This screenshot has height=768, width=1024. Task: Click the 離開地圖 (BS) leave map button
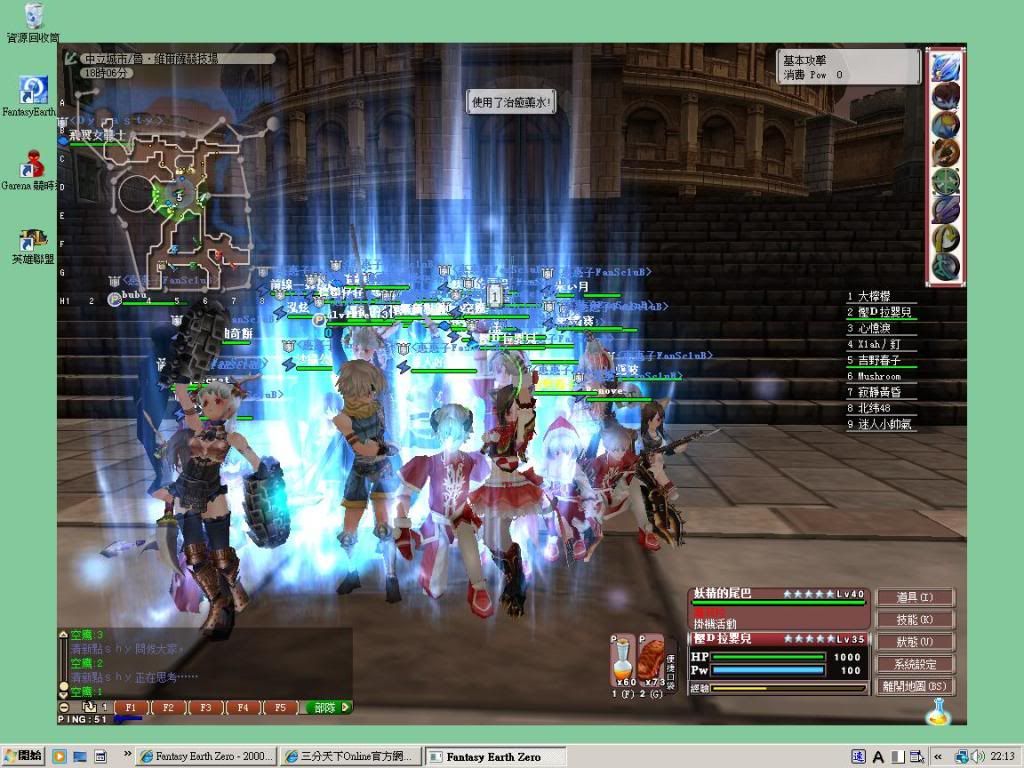click(915, 687)
